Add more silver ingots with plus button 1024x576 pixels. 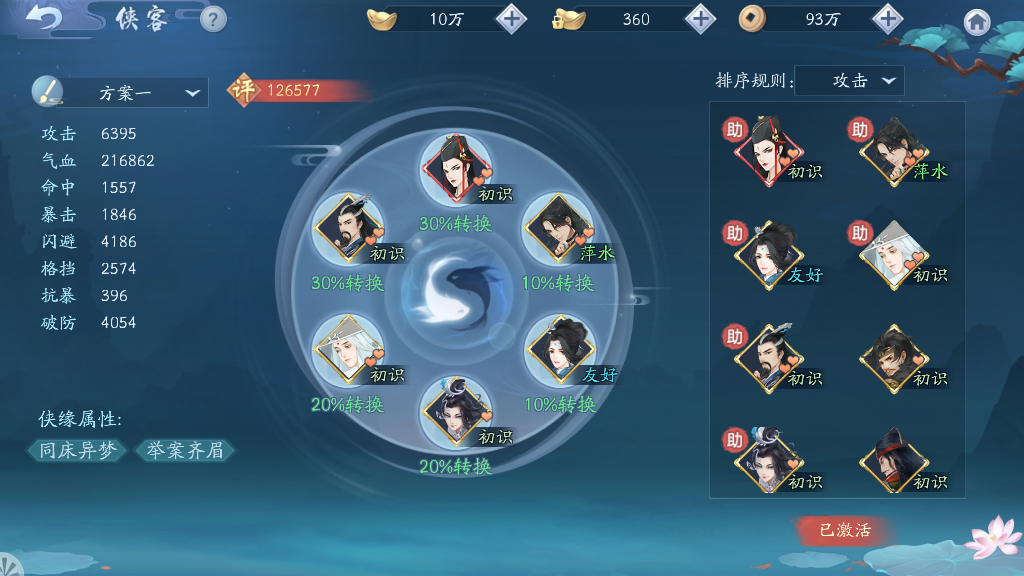coord(511,19)
